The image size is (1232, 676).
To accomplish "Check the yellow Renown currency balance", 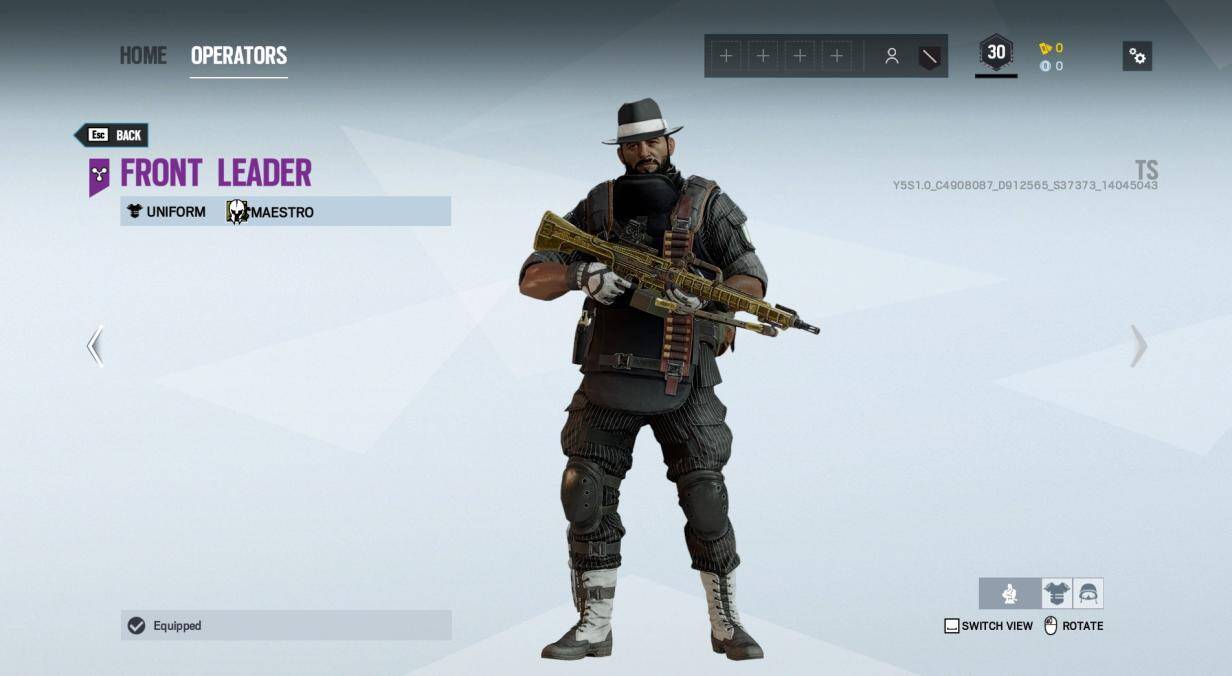I will click(1050, 48).
